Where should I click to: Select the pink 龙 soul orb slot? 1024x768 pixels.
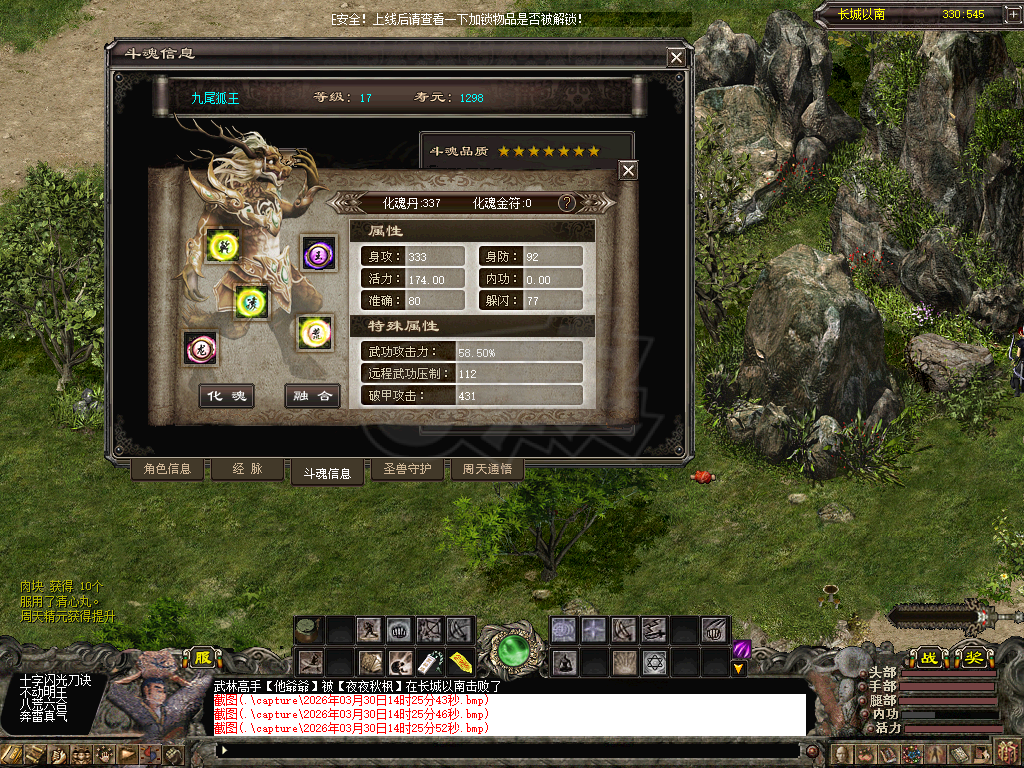coord(200,347)
